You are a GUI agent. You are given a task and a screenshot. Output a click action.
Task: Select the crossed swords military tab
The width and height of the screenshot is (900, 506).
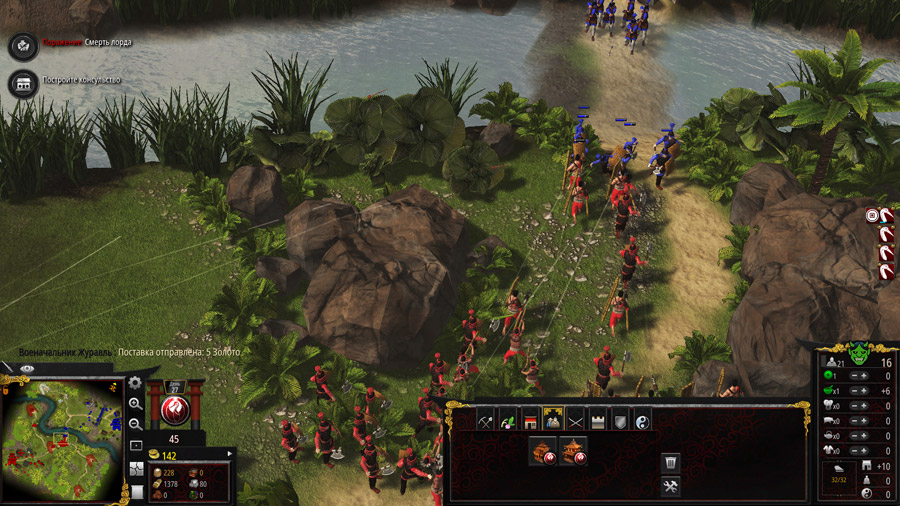tap(576, 422)
